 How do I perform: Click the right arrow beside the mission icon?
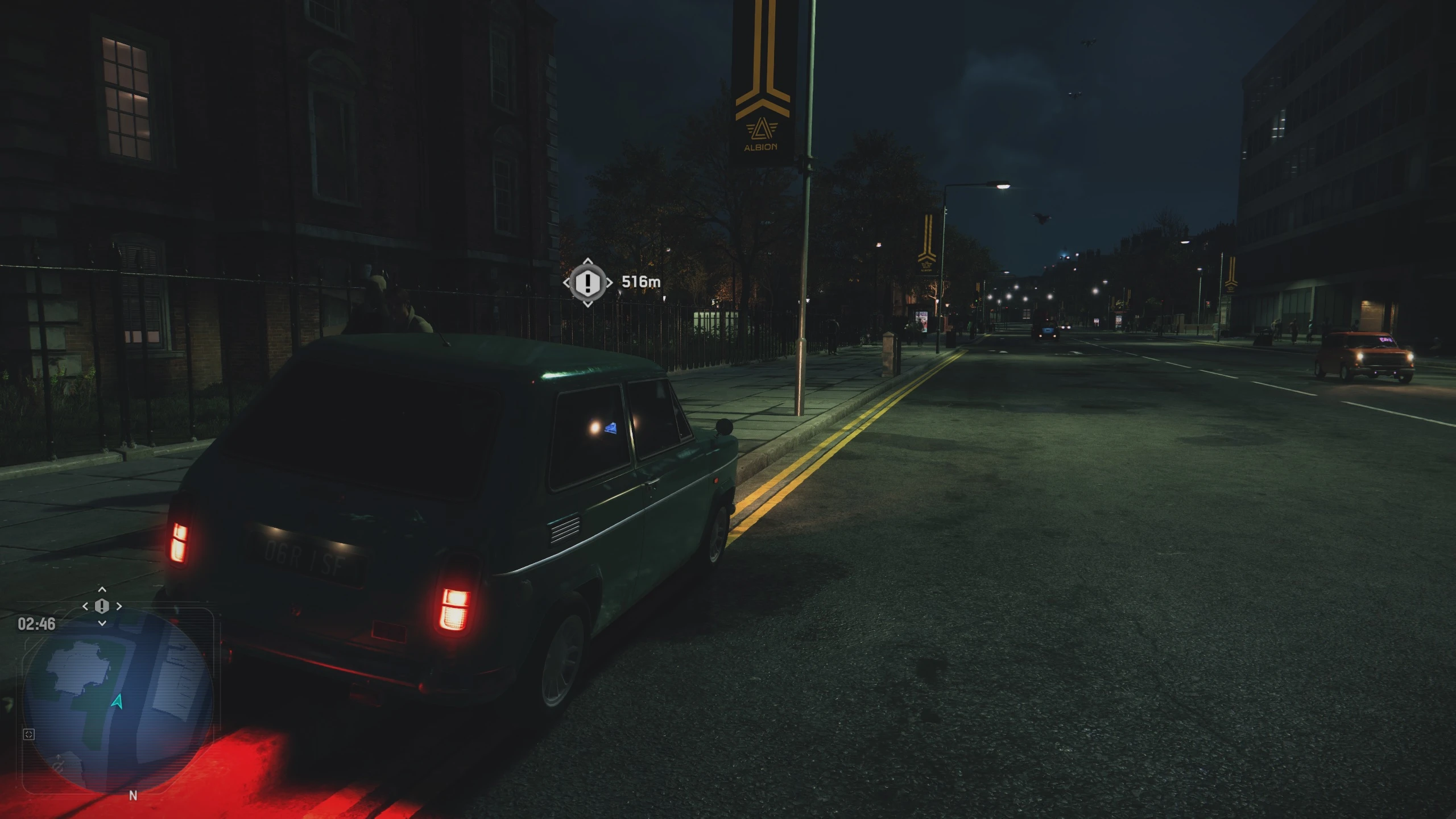pos(120,606)
